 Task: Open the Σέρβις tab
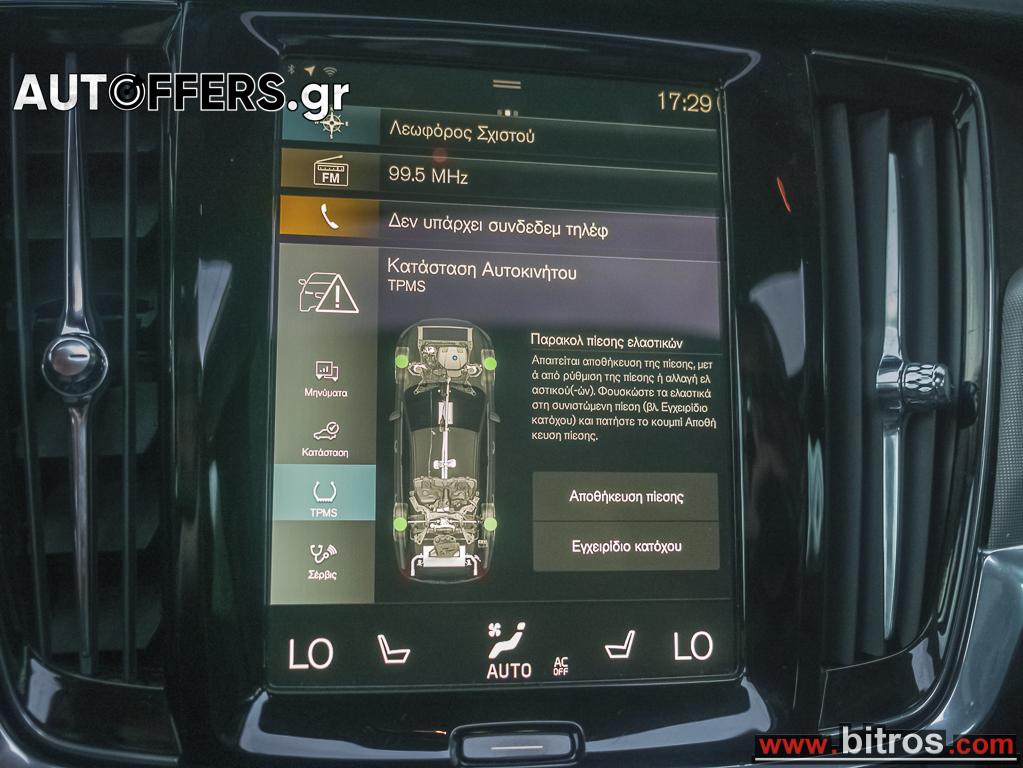[323, 561]
